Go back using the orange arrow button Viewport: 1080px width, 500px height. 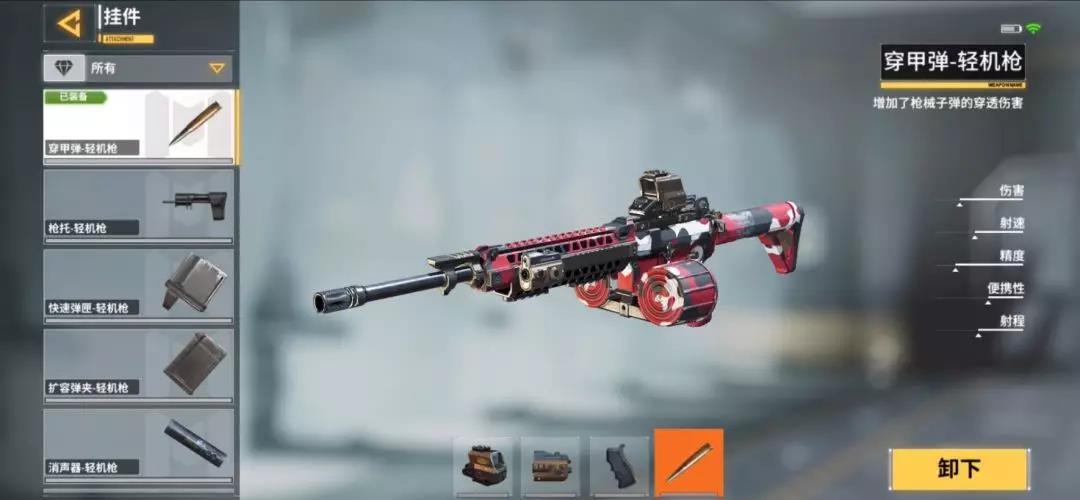point(69,23)
